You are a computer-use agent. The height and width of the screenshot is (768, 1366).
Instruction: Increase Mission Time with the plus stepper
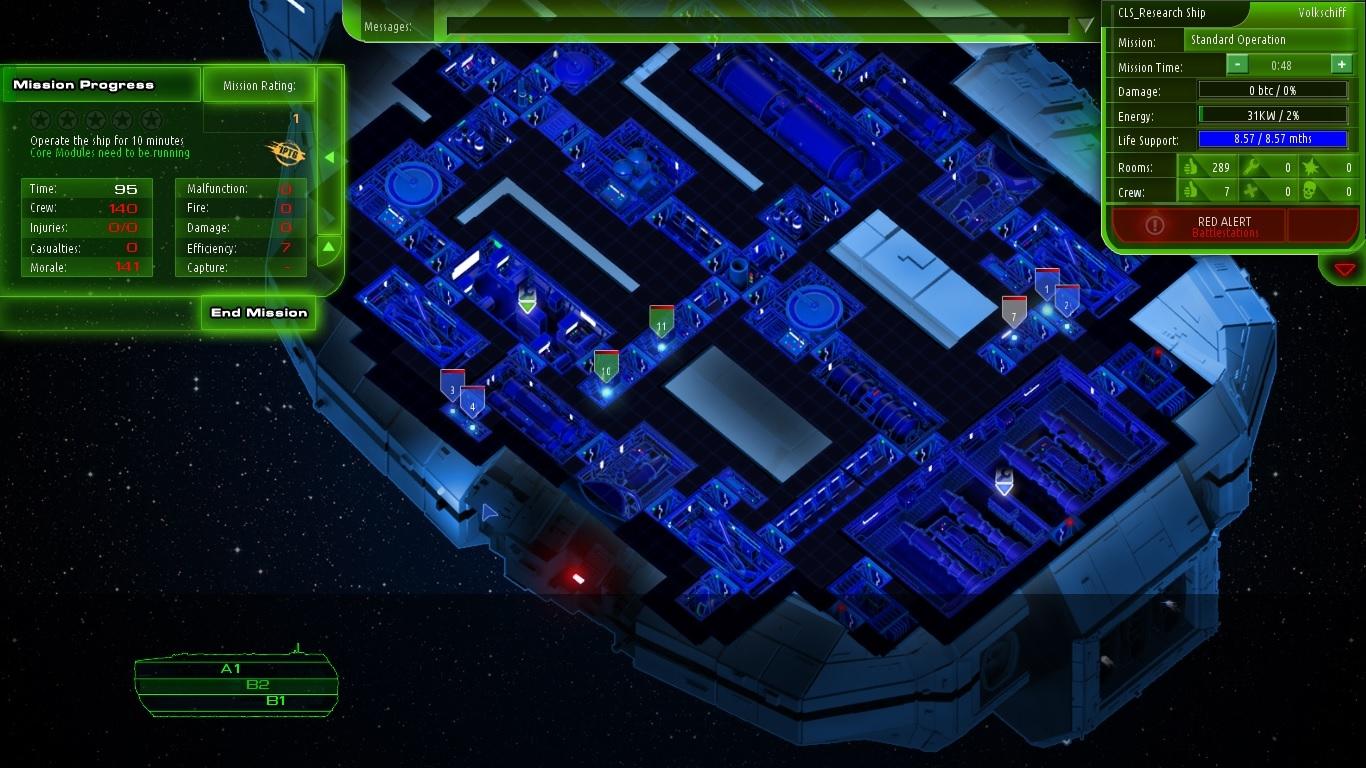pos(1342,63)
